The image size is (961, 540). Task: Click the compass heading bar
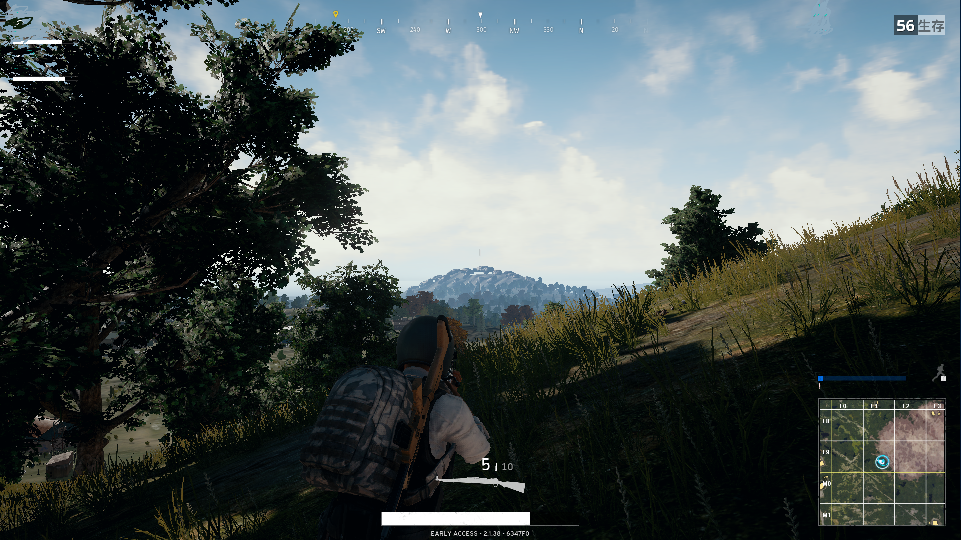coord(480,23)
